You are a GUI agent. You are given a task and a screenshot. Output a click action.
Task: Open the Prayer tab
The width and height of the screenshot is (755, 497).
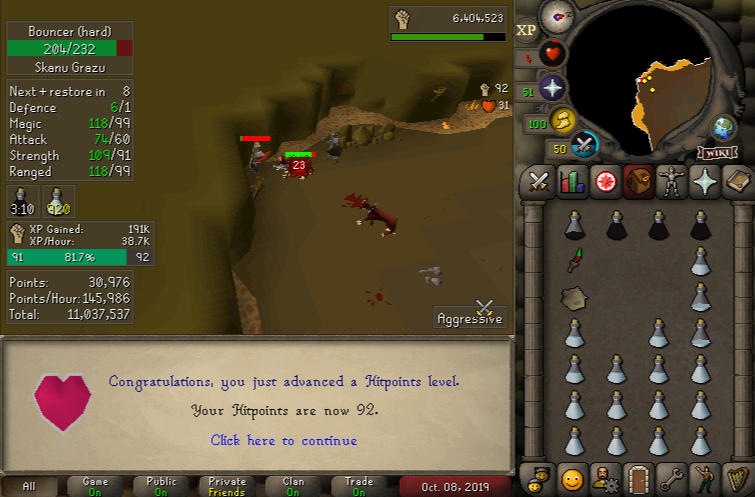[x=704, y=181]
